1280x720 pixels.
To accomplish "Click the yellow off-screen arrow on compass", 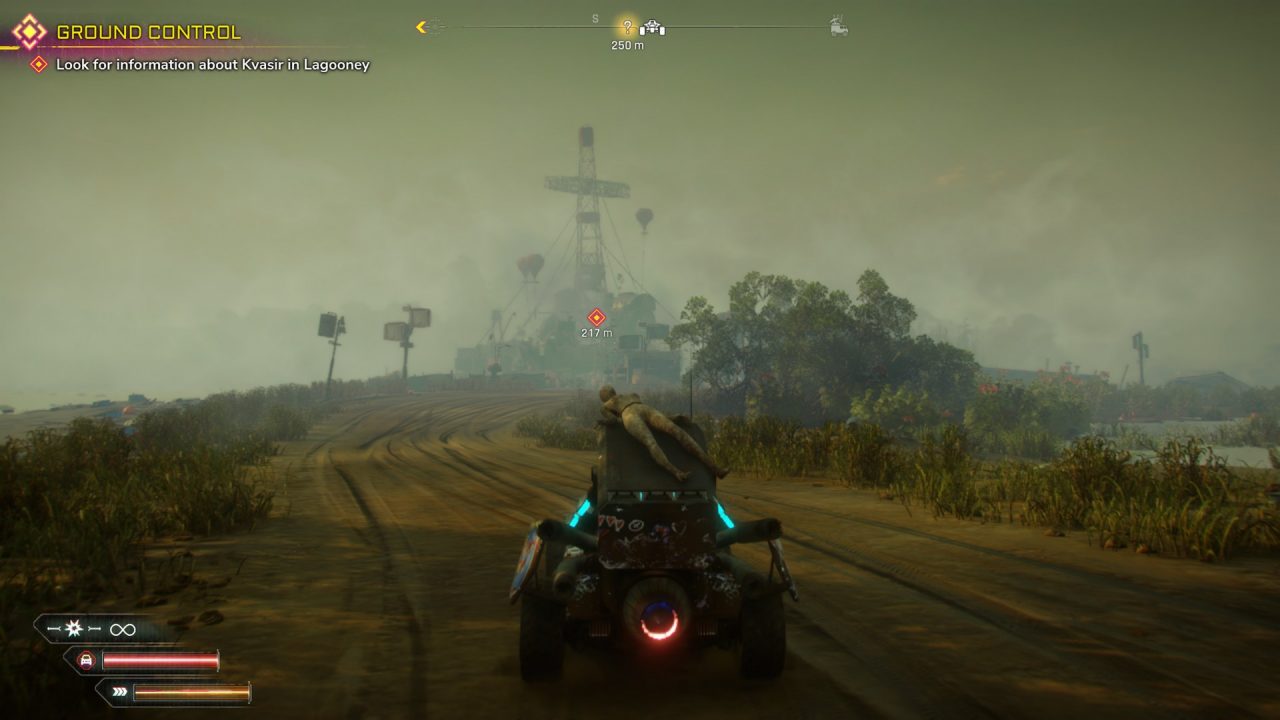I will [x=422, y=27].
